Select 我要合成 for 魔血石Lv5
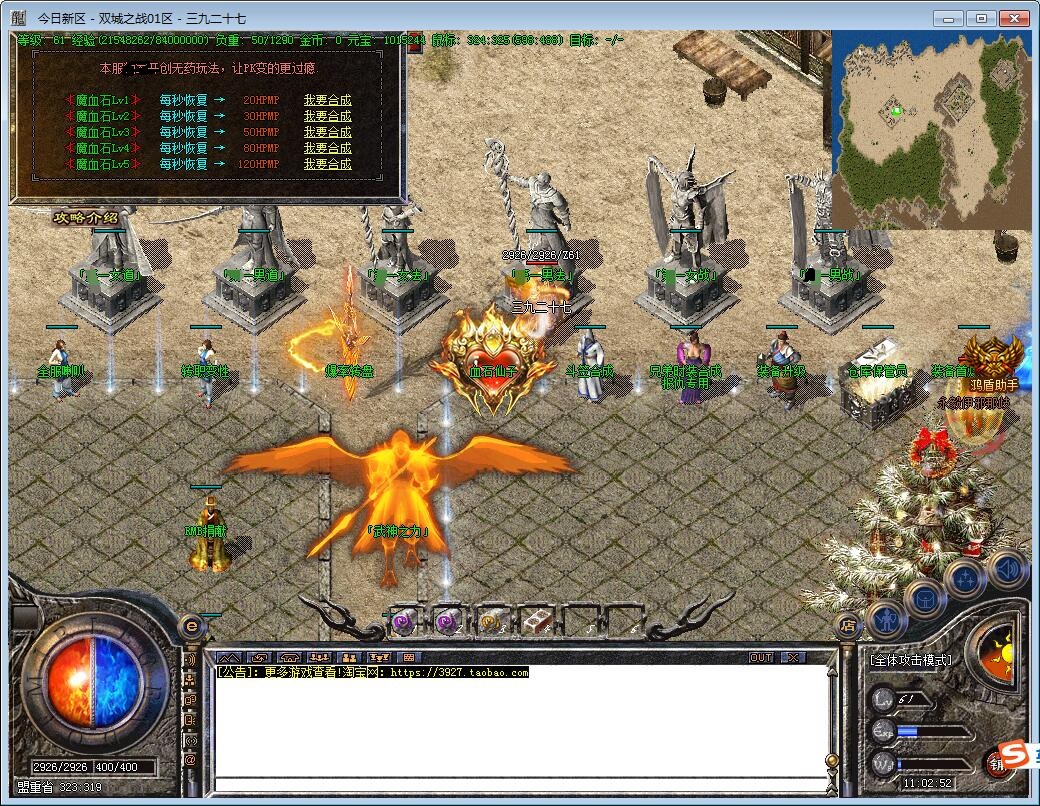Image resolution: width=1040 pixels, height=806 pixels. (x=327, y=164)
